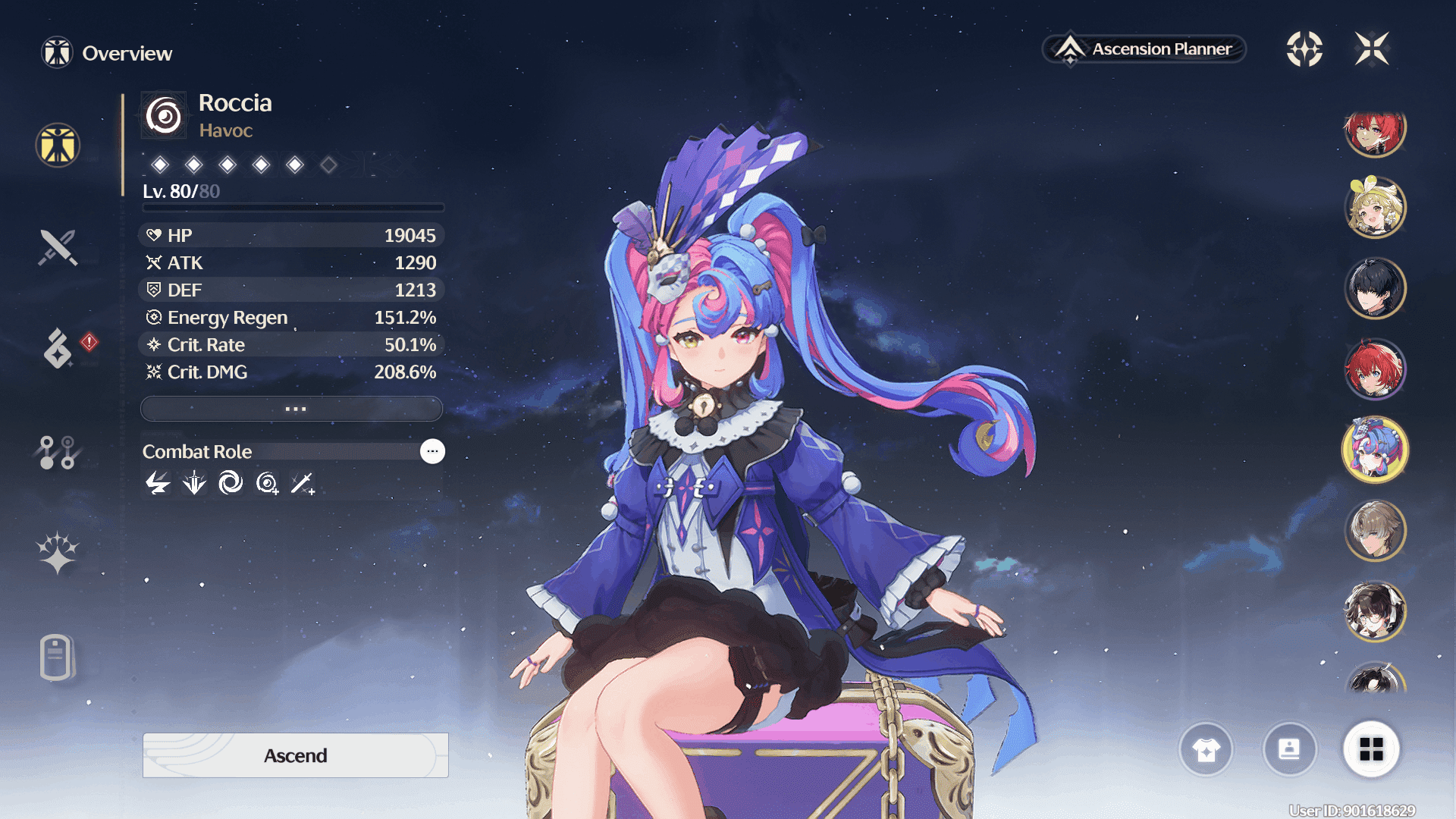Click the Ascend button
The image size is (1456, 819).
click(x=295, y=755)
